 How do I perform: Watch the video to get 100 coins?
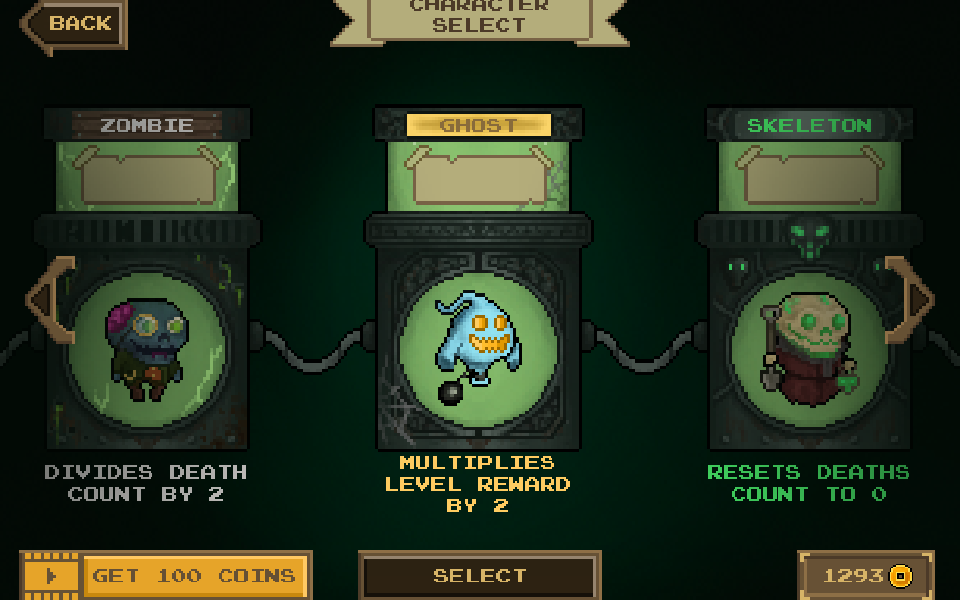coord(166,576)
